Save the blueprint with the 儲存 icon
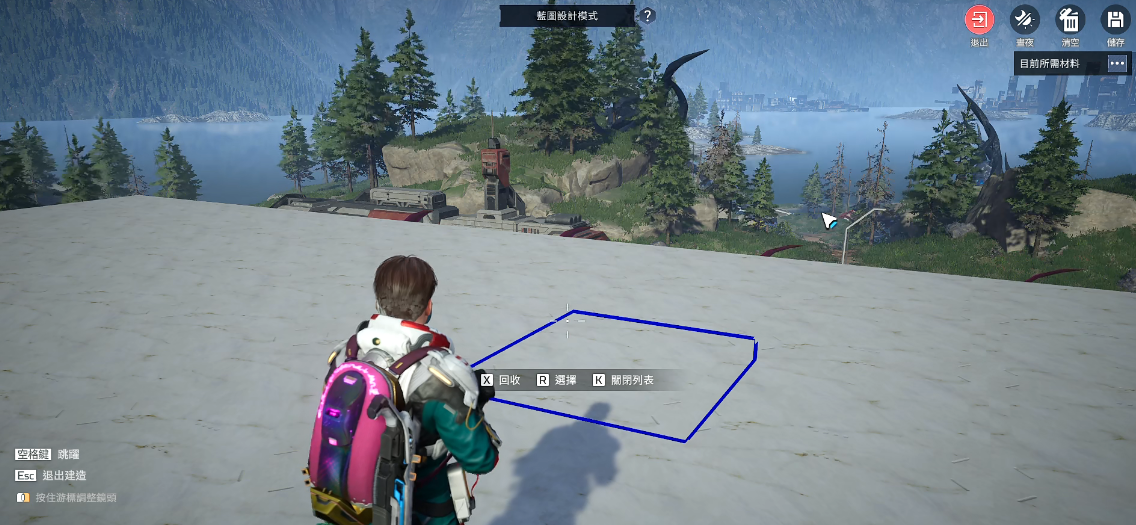Image resolution: width=1136 pixels, height=525 pixels. (1115, 19)
